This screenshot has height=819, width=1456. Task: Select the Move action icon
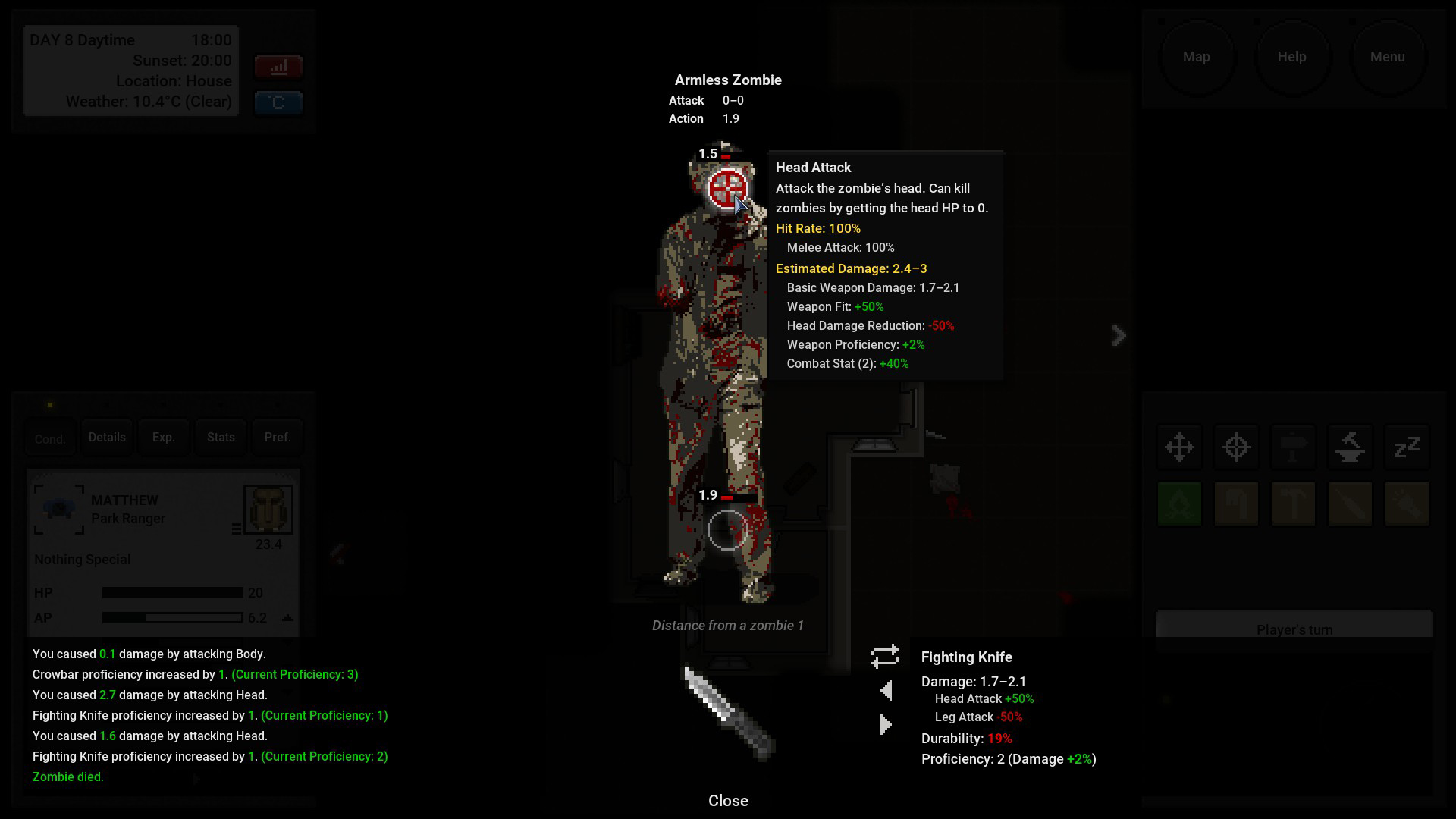coord(1179,447)
